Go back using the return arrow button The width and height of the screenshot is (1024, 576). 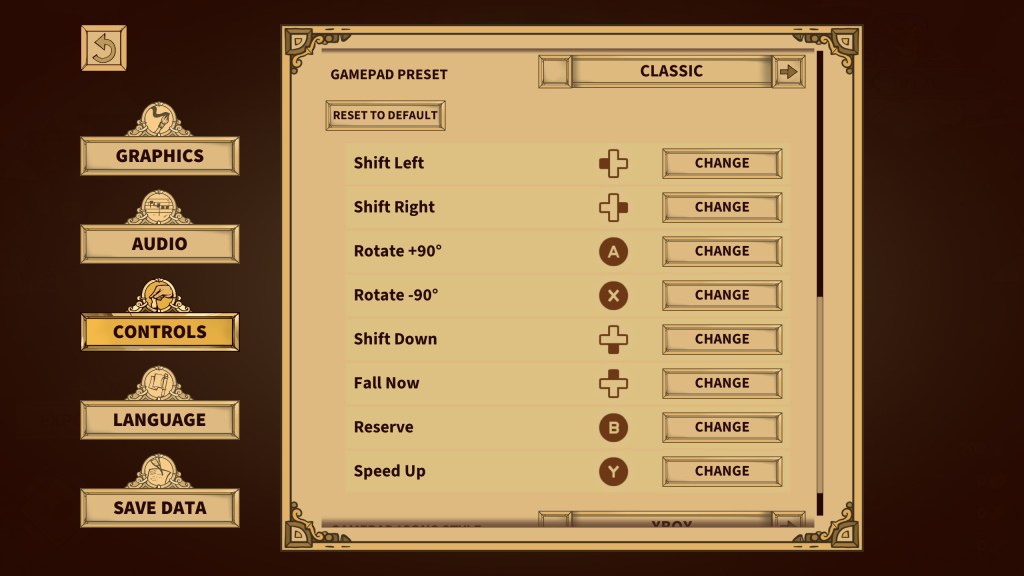[x=104, y=48]
